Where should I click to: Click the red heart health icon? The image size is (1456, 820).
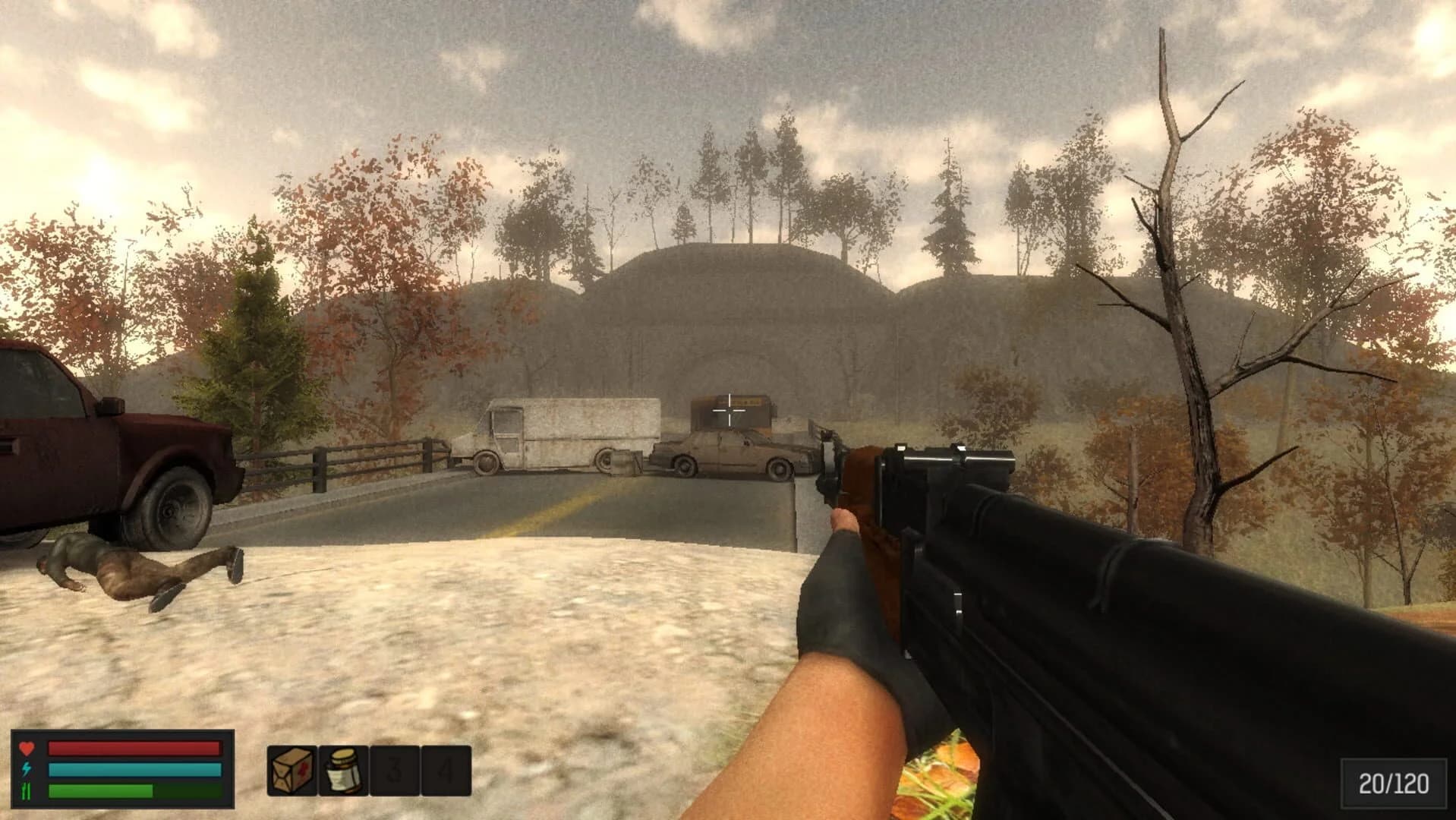pyautogui.click(x=27, y=748)
